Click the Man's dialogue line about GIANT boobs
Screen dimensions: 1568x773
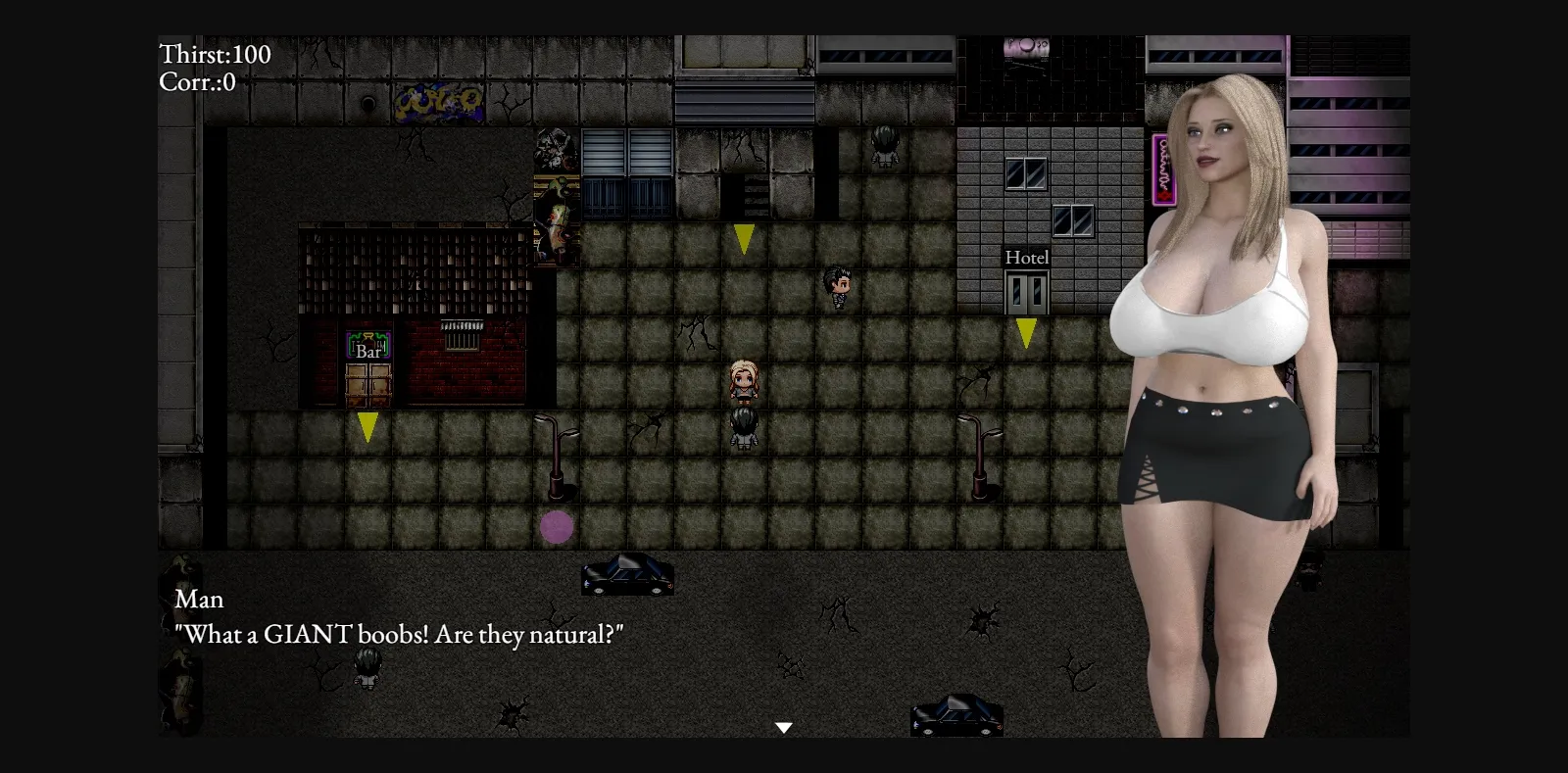pos(399,634)
